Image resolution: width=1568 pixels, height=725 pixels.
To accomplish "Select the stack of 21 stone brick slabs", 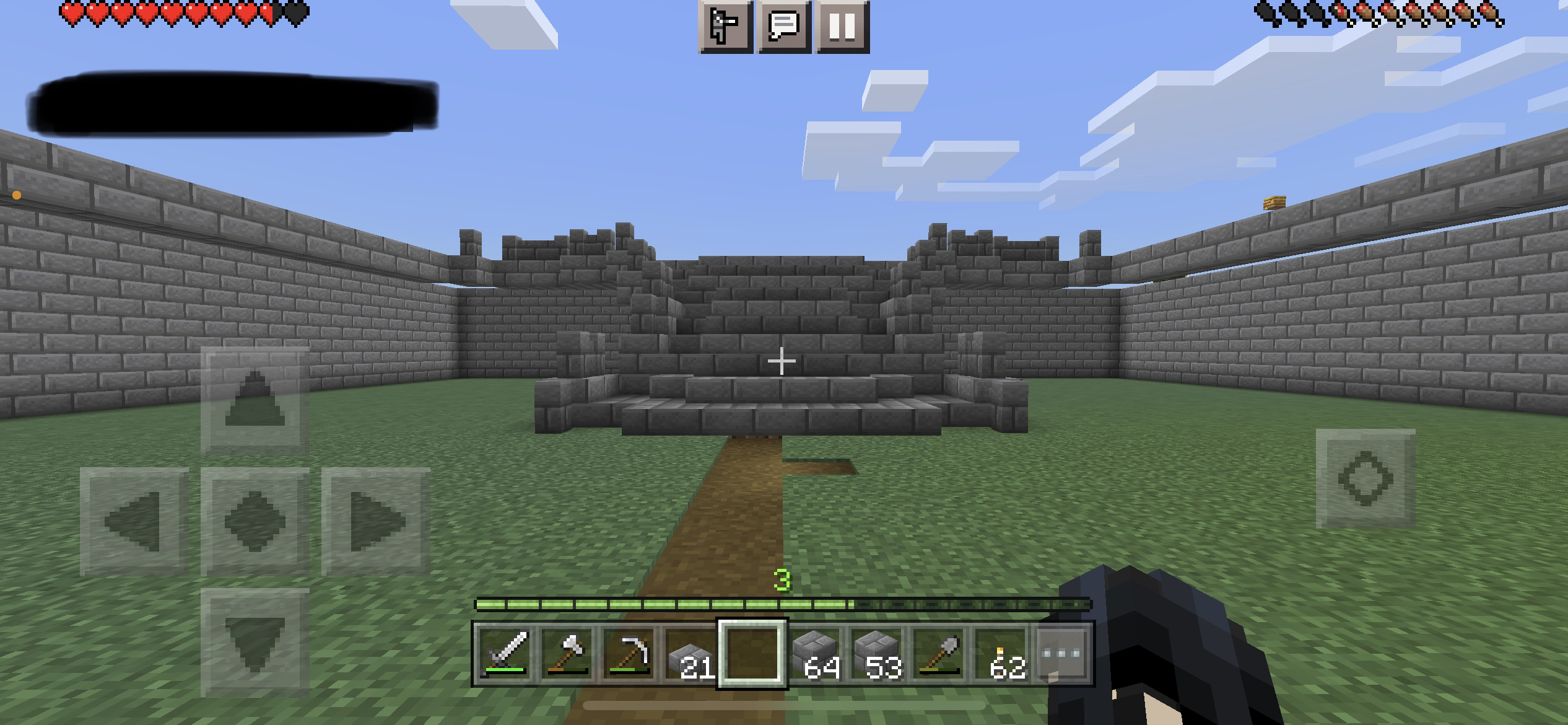I will tap(691, 654).
